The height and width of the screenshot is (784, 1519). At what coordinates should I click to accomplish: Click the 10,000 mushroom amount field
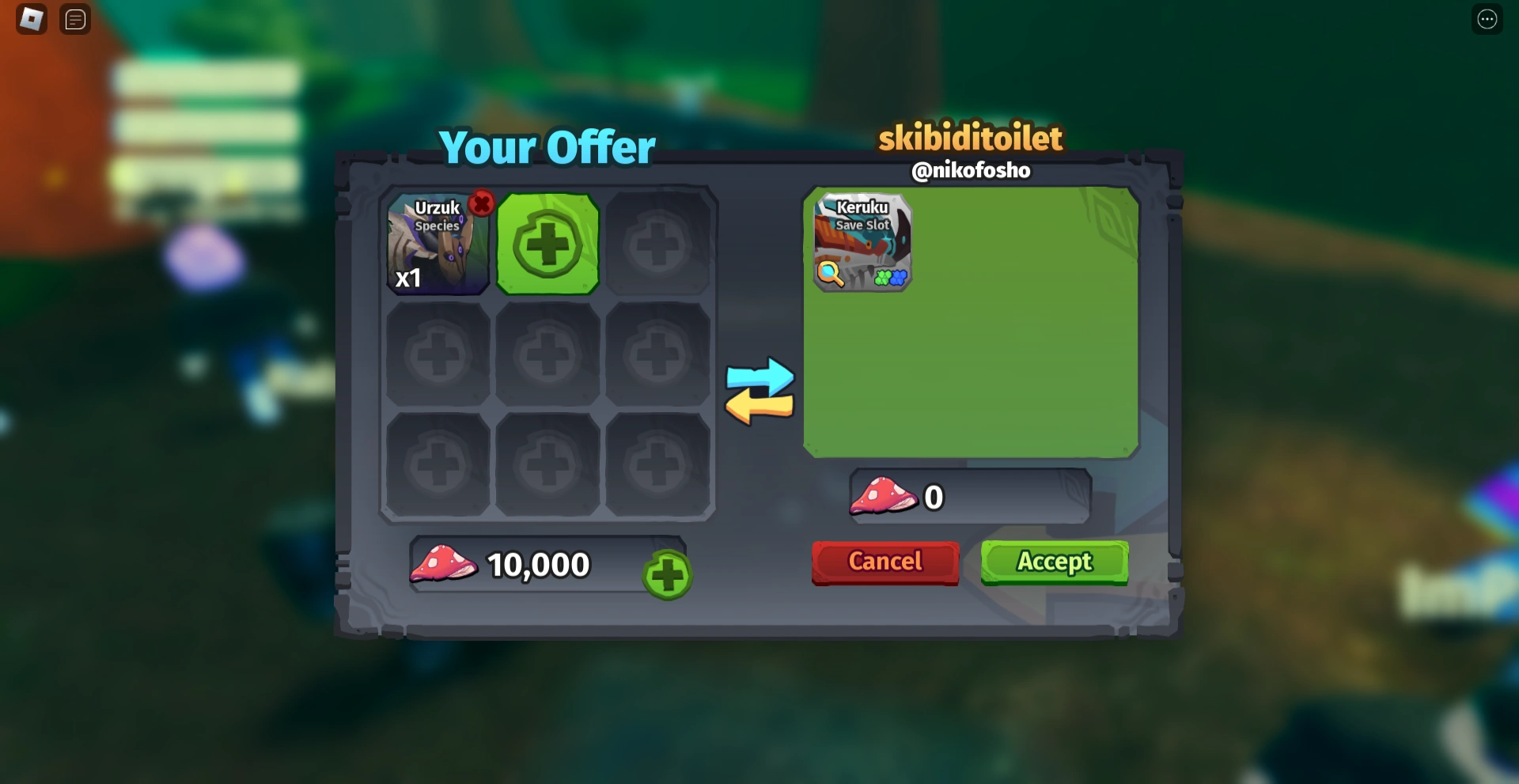(x=538, y=563)
